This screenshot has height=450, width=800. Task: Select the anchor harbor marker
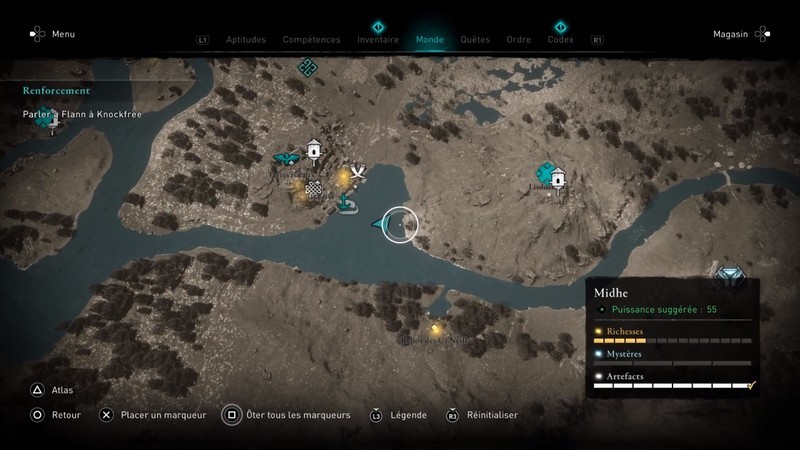(x=346, y=204)
